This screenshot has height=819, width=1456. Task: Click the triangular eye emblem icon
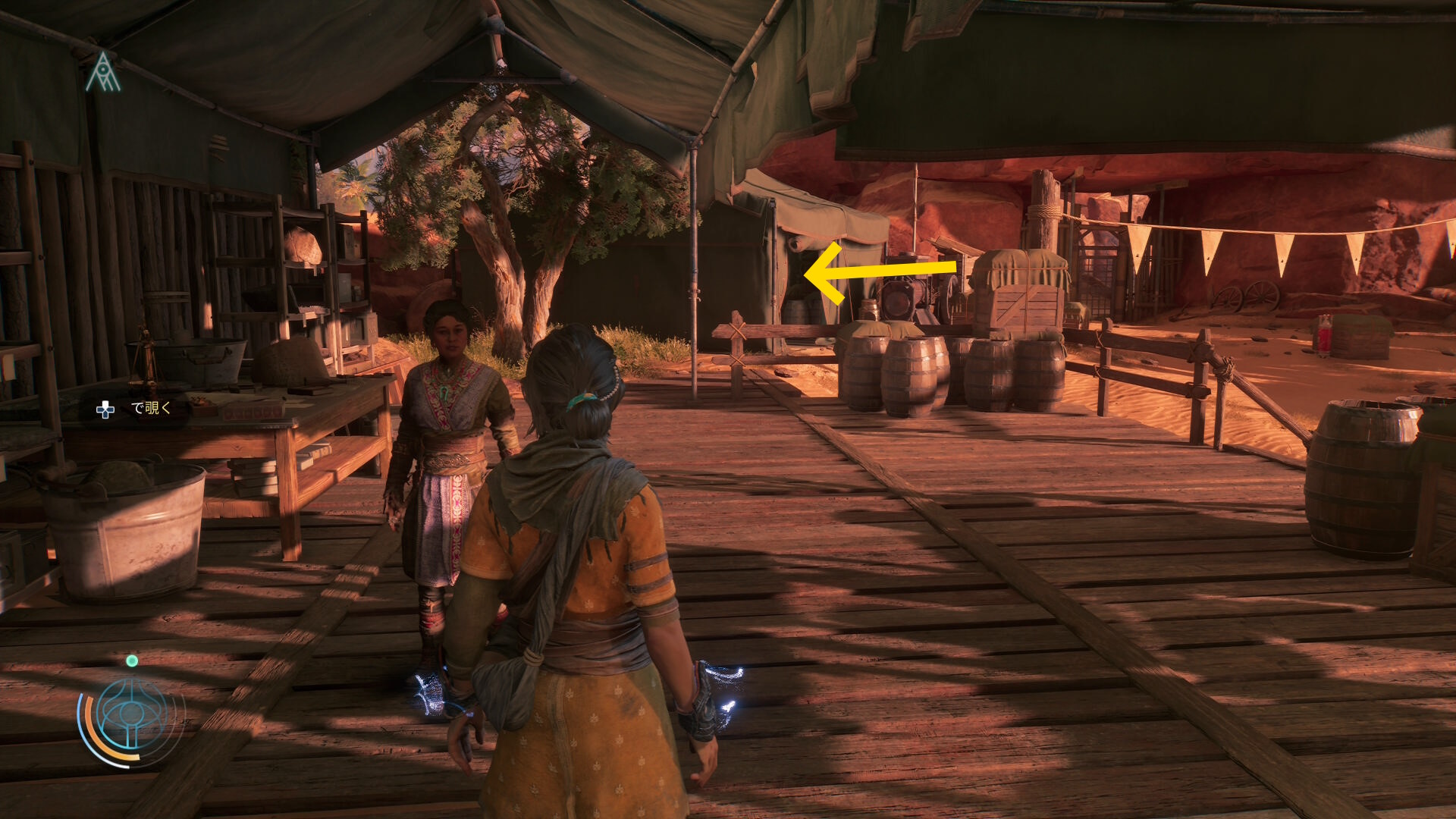pyautogui.click(x=103, y=74)
